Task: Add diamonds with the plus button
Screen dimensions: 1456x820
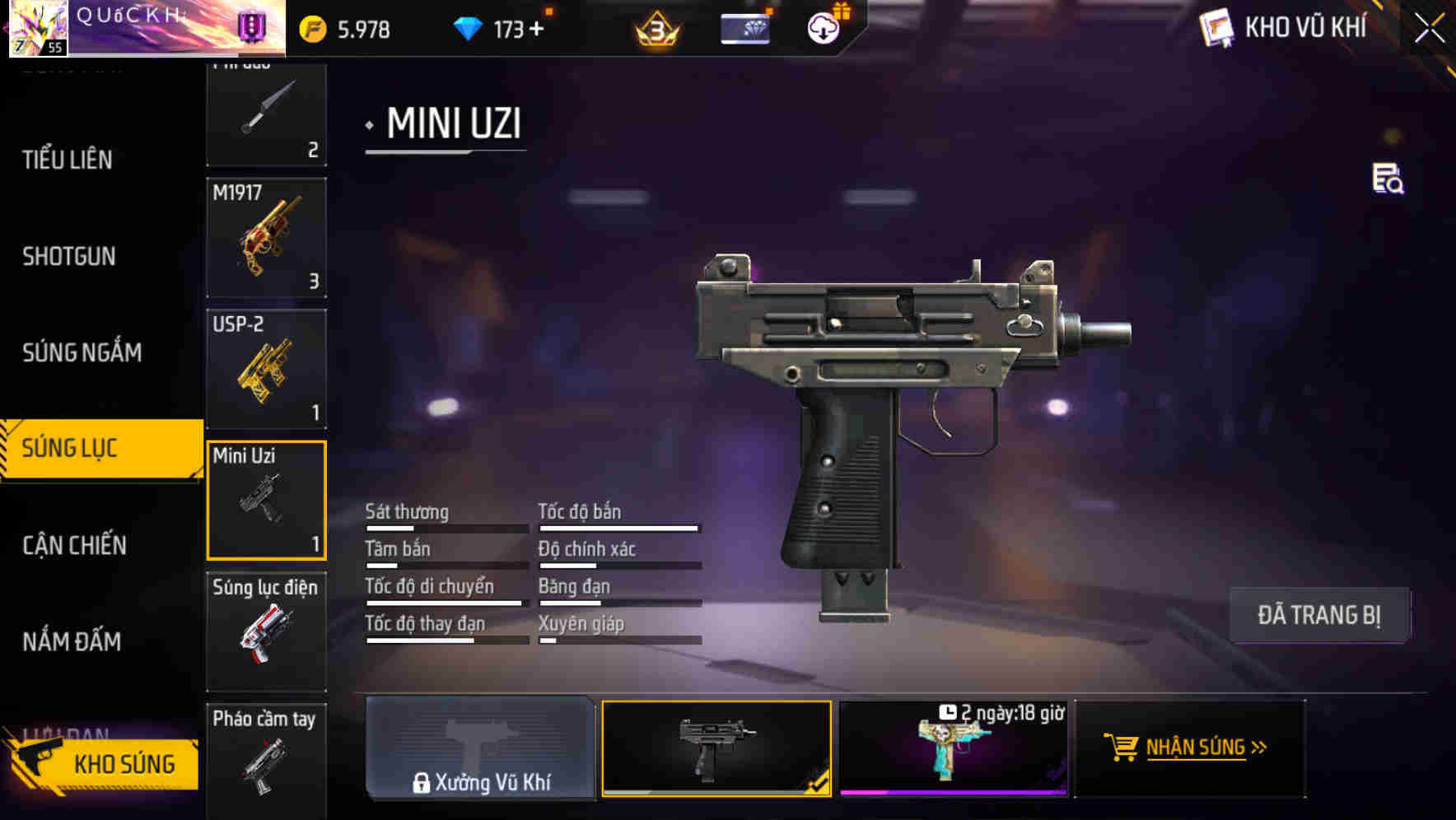Action: [537, 30]
